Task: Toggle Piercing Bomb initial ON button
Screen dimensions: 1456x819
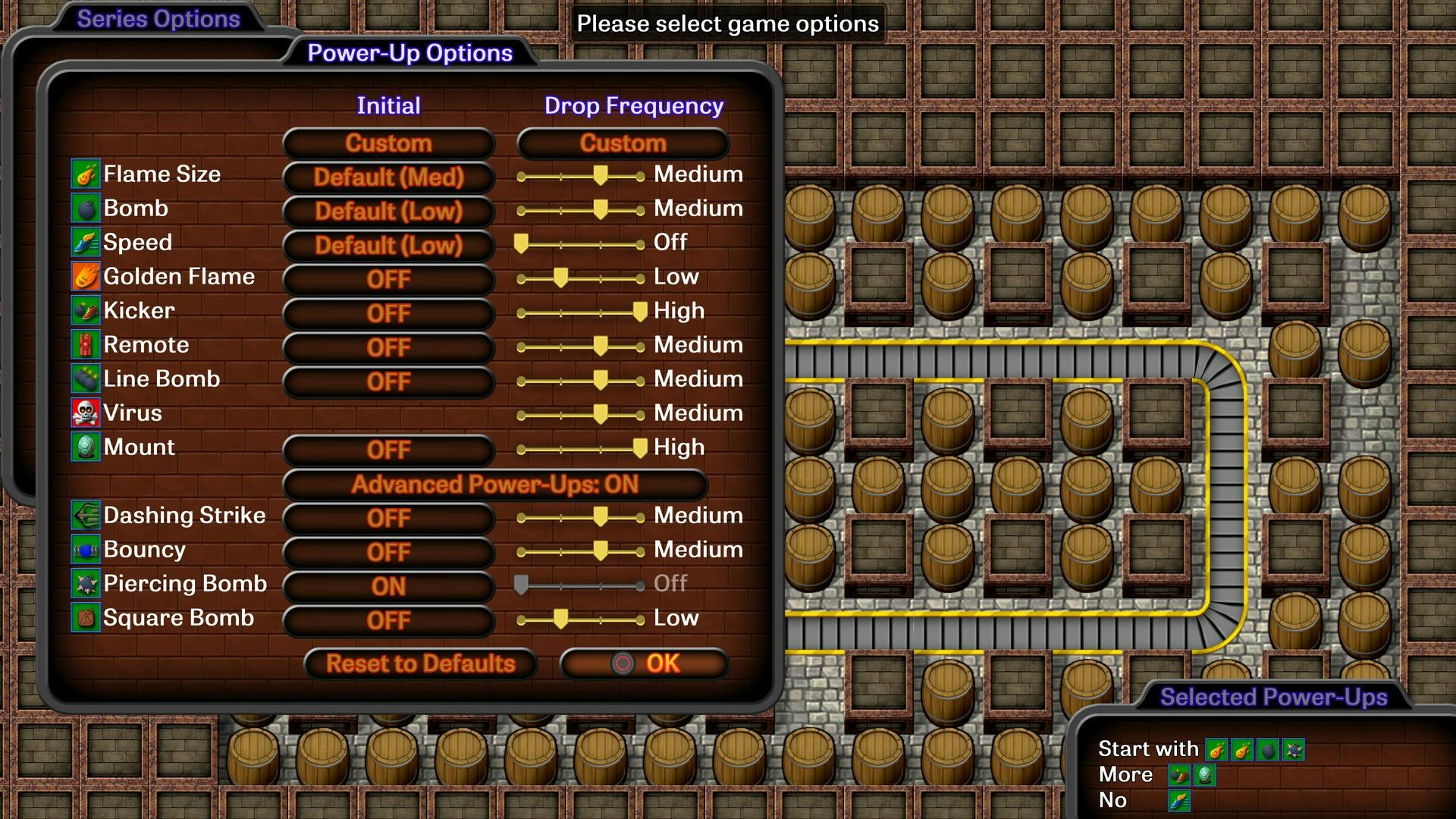Action: pyautogui.click(x=388, y=587)
